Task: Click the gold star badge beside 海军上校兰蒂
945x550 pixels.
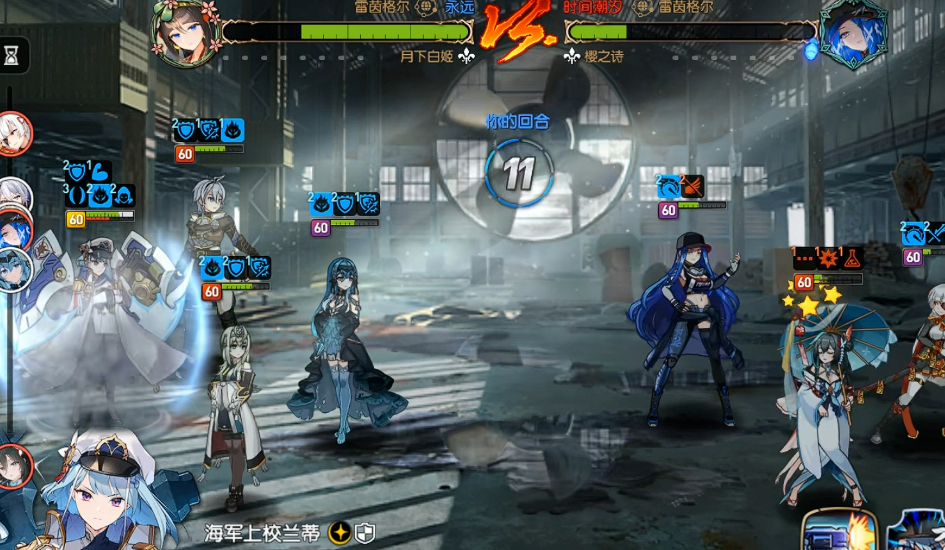Action: pos(340,532)
